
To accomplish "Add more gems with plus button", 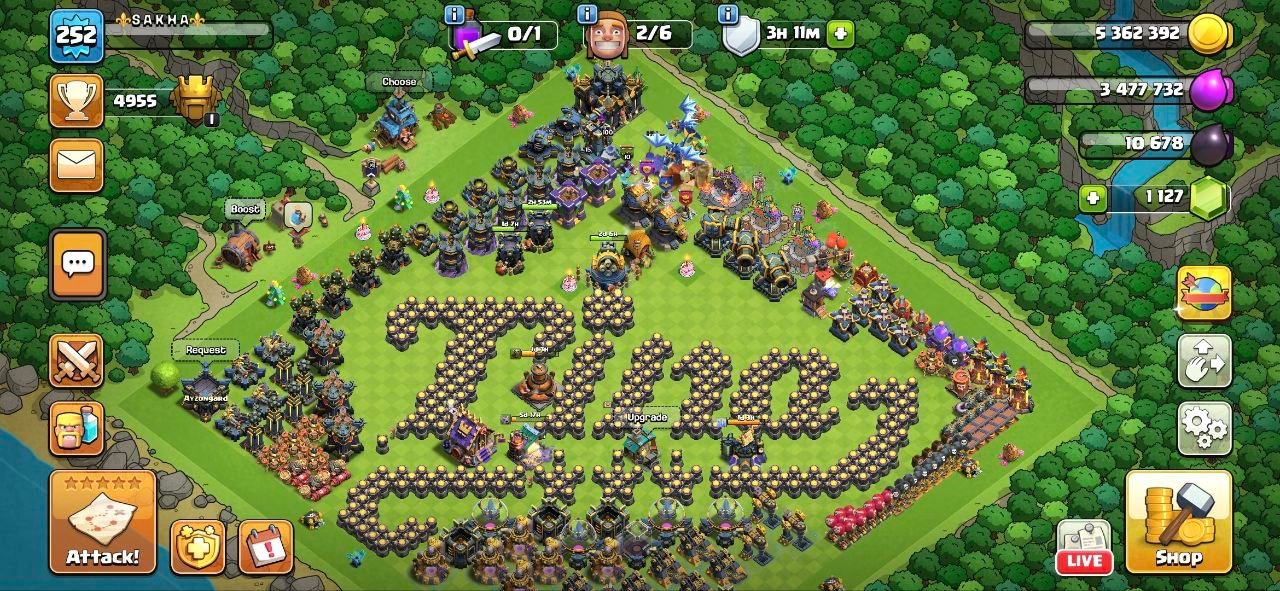I will (x=1093, y=197).
